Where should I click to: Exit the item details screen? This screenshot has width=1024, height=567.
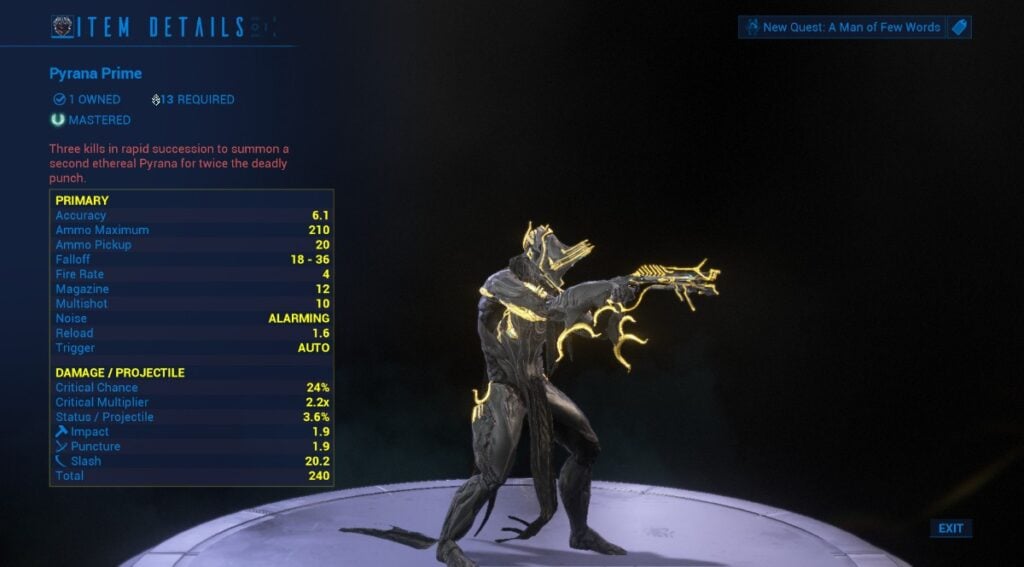pyautogui.click(x=951, y=528)
